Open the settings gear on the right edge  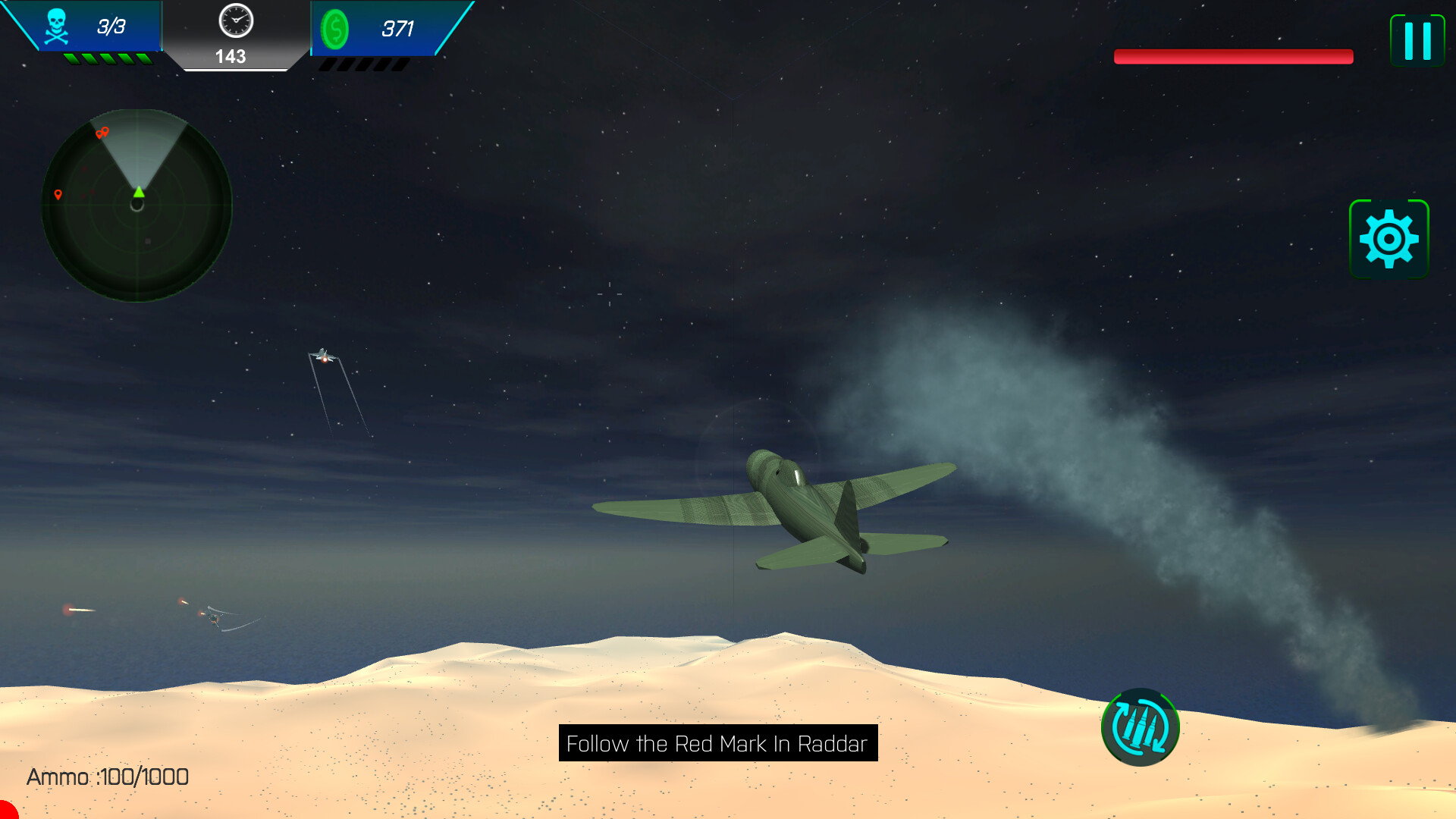point(1390,237)
